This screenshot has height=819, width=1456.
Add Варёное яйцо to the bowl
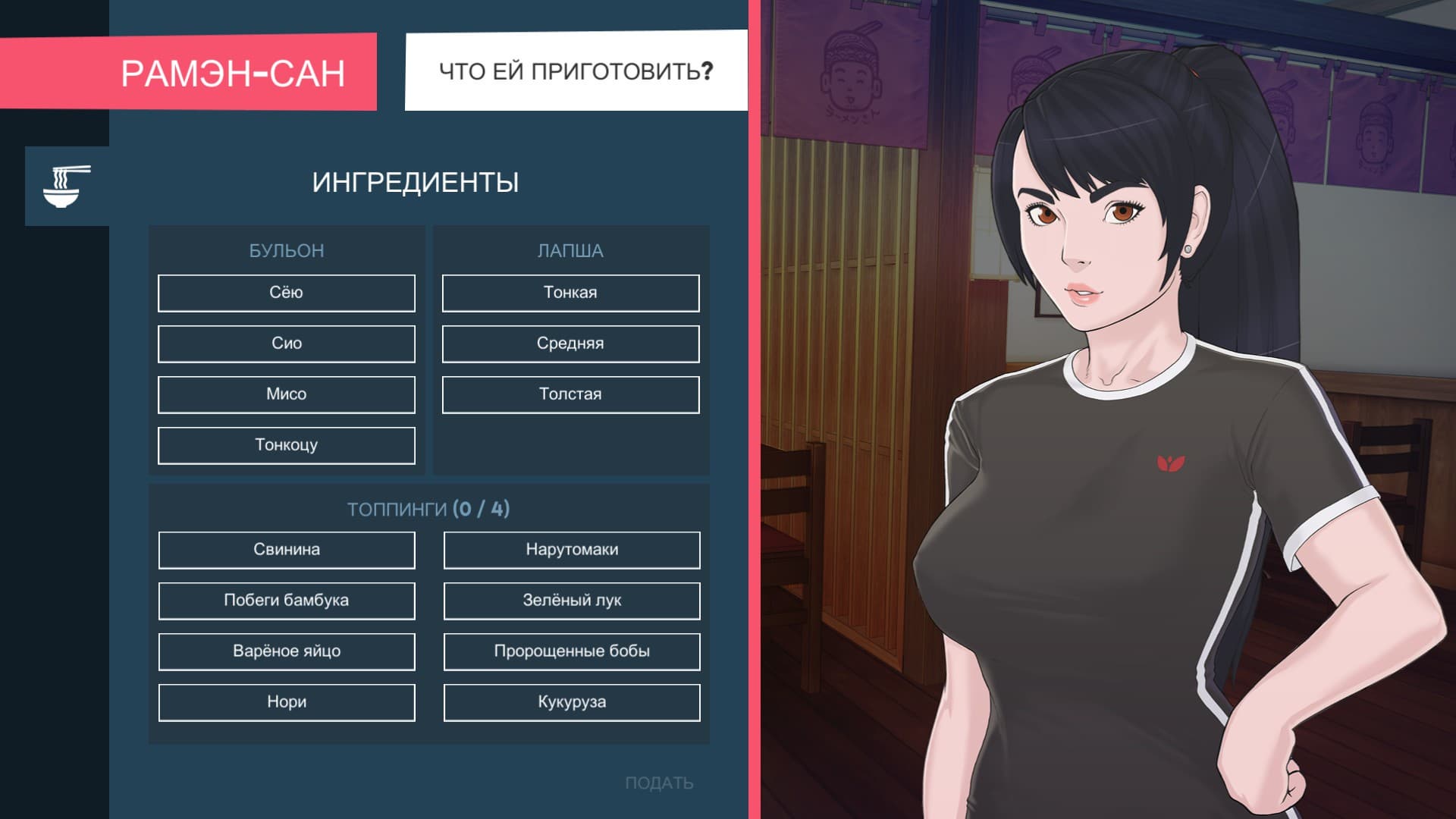[286, 651]
